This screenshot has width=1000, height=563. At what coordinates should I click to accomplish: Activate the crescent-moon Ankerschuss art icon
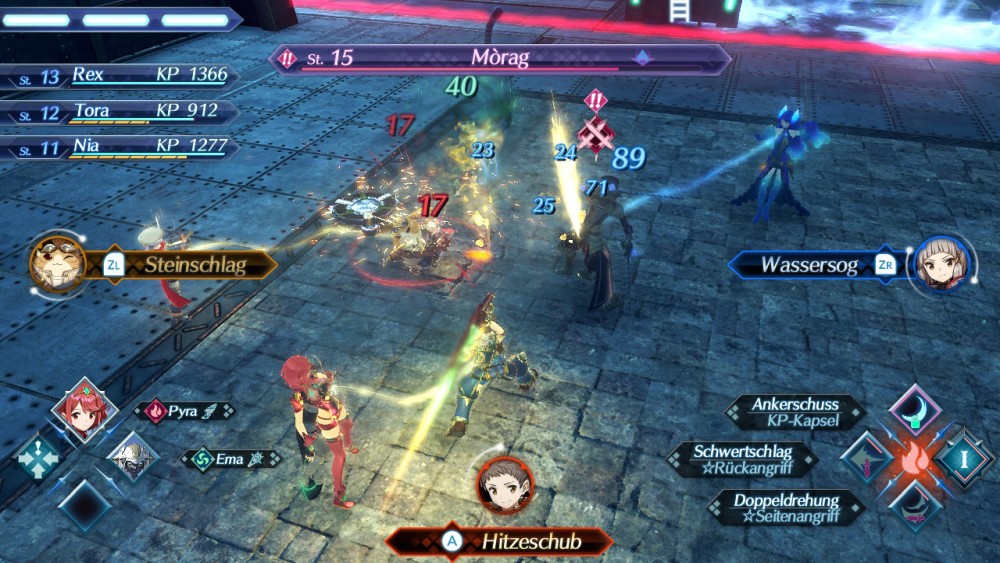(915, 409)
